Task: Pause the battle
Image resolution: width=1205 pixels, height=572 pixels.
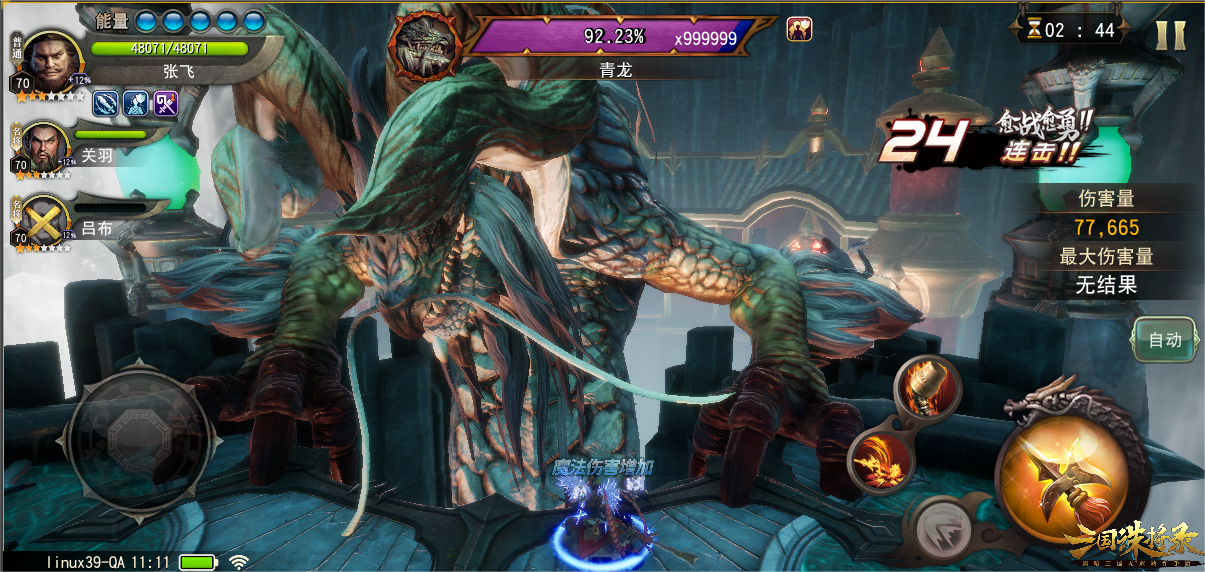Action: click(1169, 33)
